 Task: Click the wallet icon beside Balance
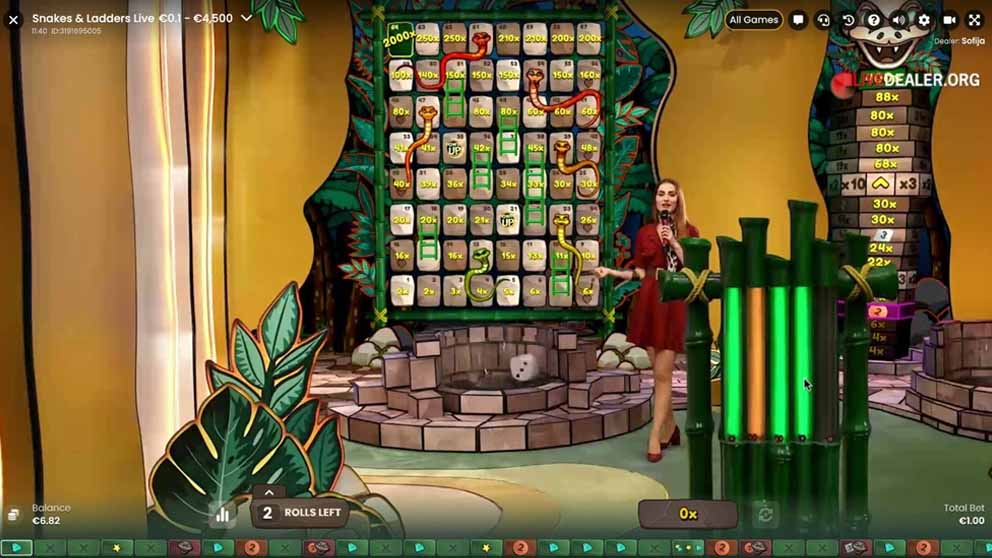click(x=14, y=514)
